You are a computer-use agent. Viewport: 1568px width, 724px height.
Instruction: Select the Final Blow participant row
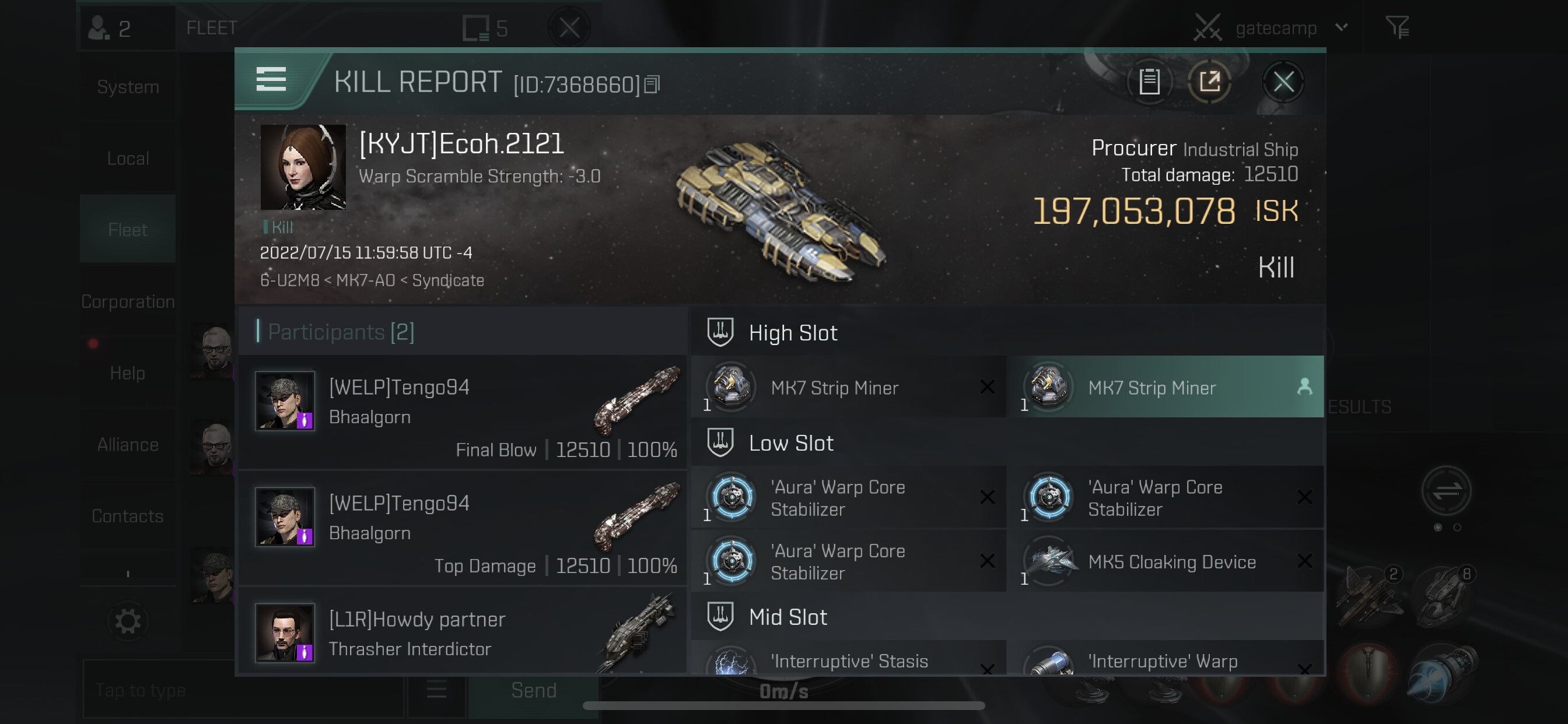(x=463, y=413)
